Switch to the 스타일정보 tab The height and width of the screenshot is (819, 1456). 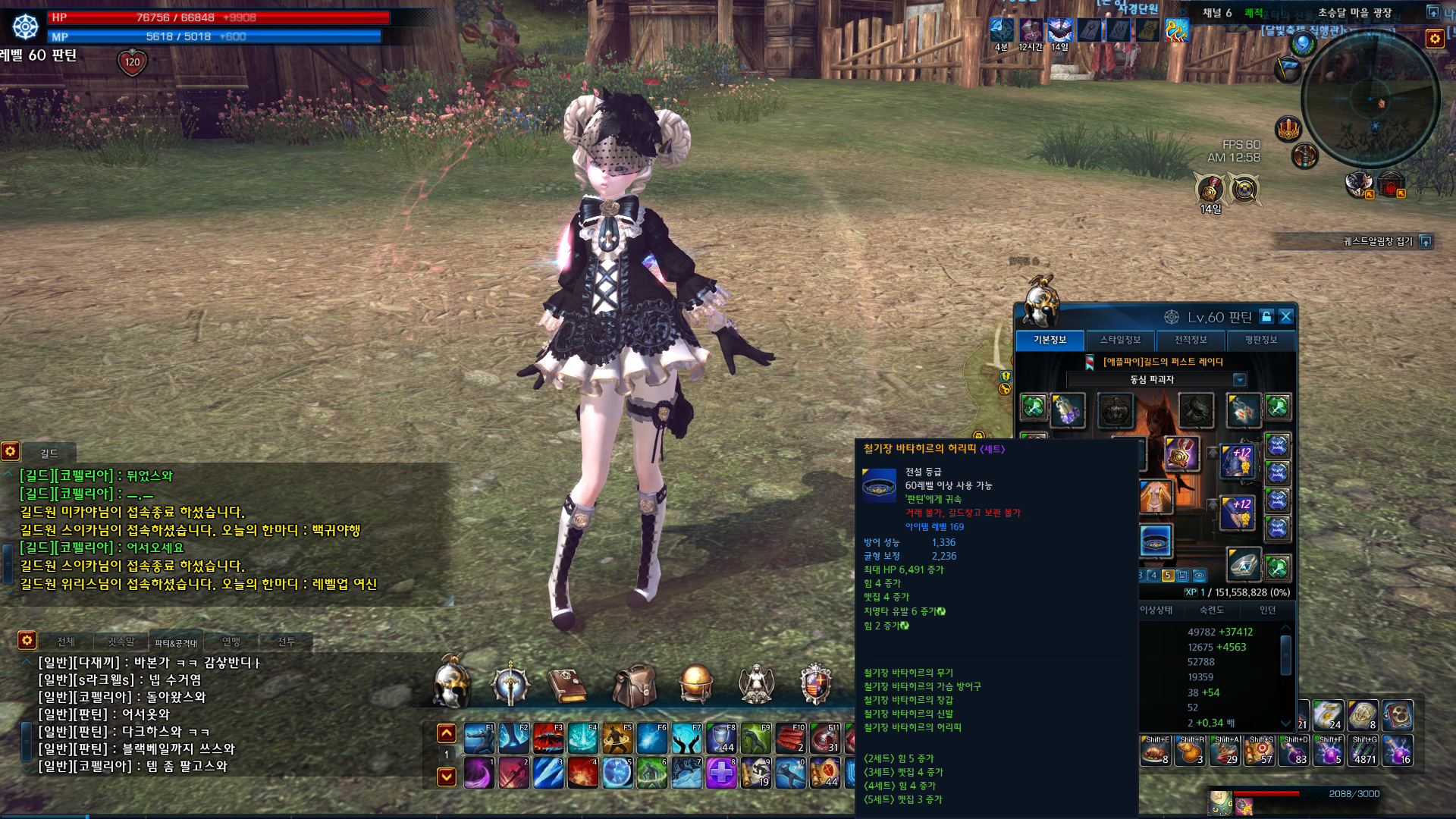[x=1120, y=340]
